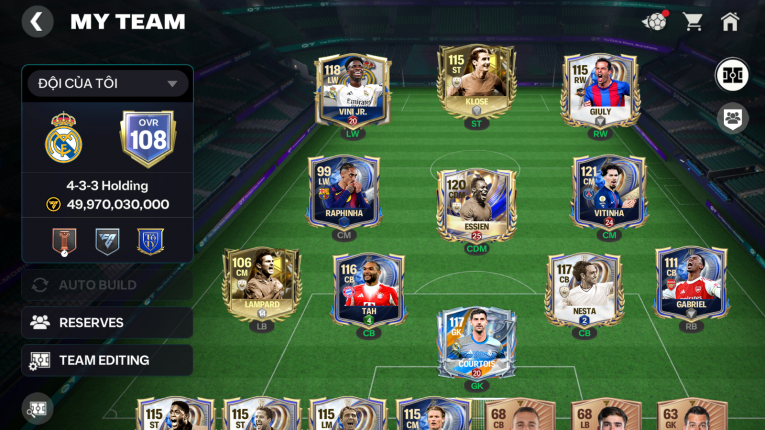Select the Raphinha player card
This screenshot has height=430, width=765.
343,191
